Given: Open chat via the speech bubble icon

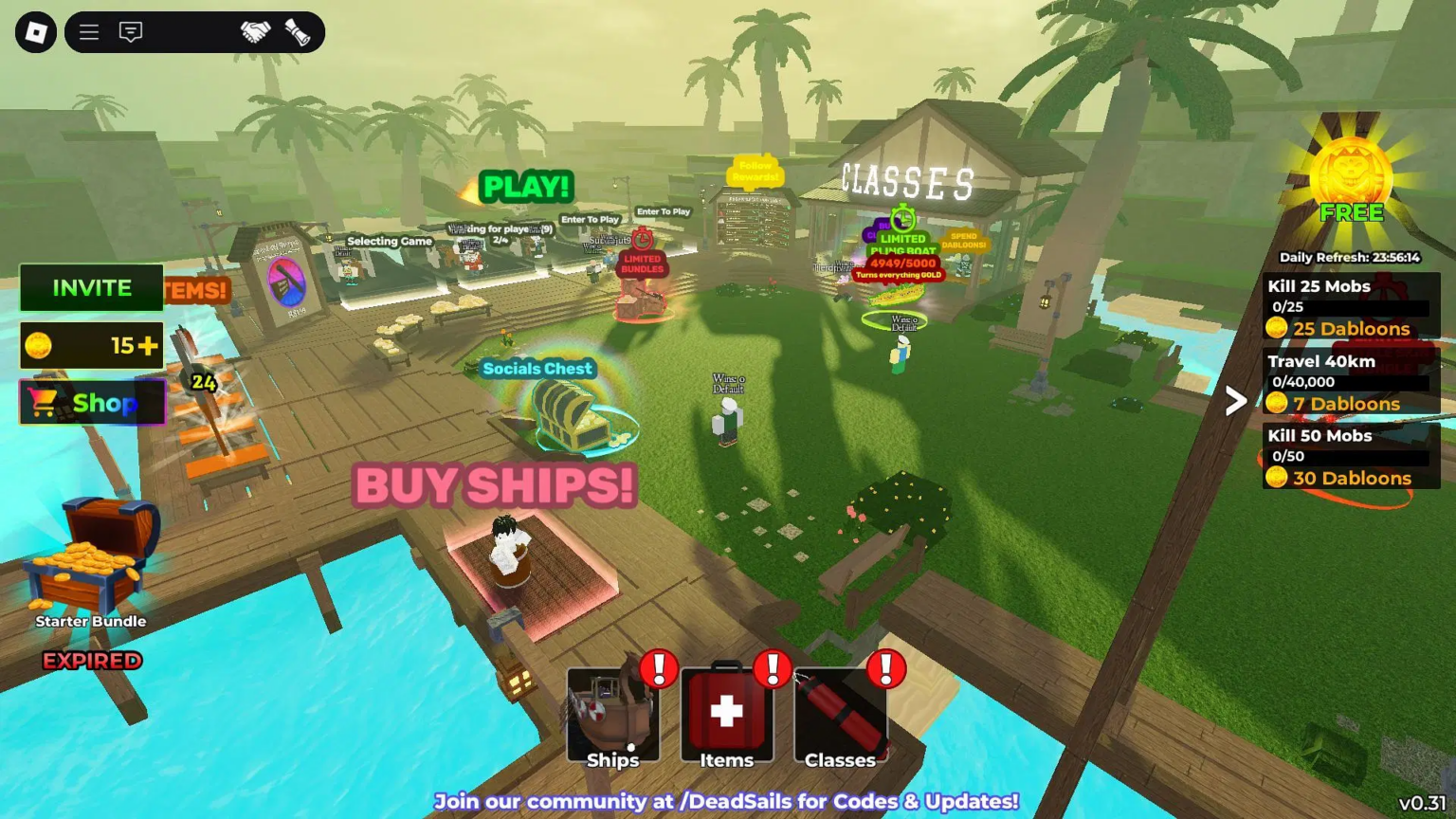Looking at the screenshot, I should click(129, 31).
